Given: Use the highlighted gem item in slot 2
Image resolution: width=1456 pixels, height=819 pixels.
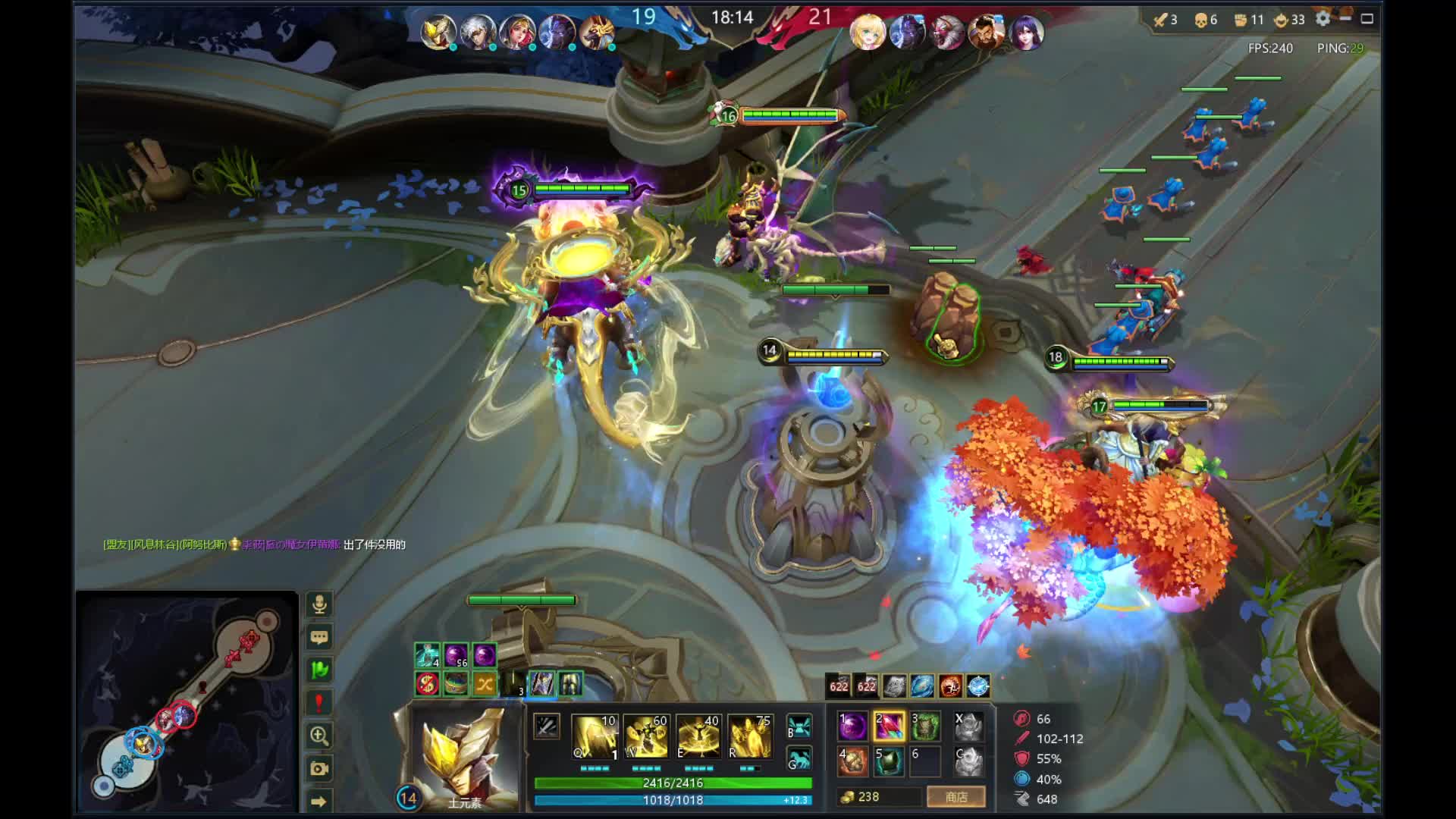Looking at the screenshot, I should pyautogui.click(x=889, y=726).
